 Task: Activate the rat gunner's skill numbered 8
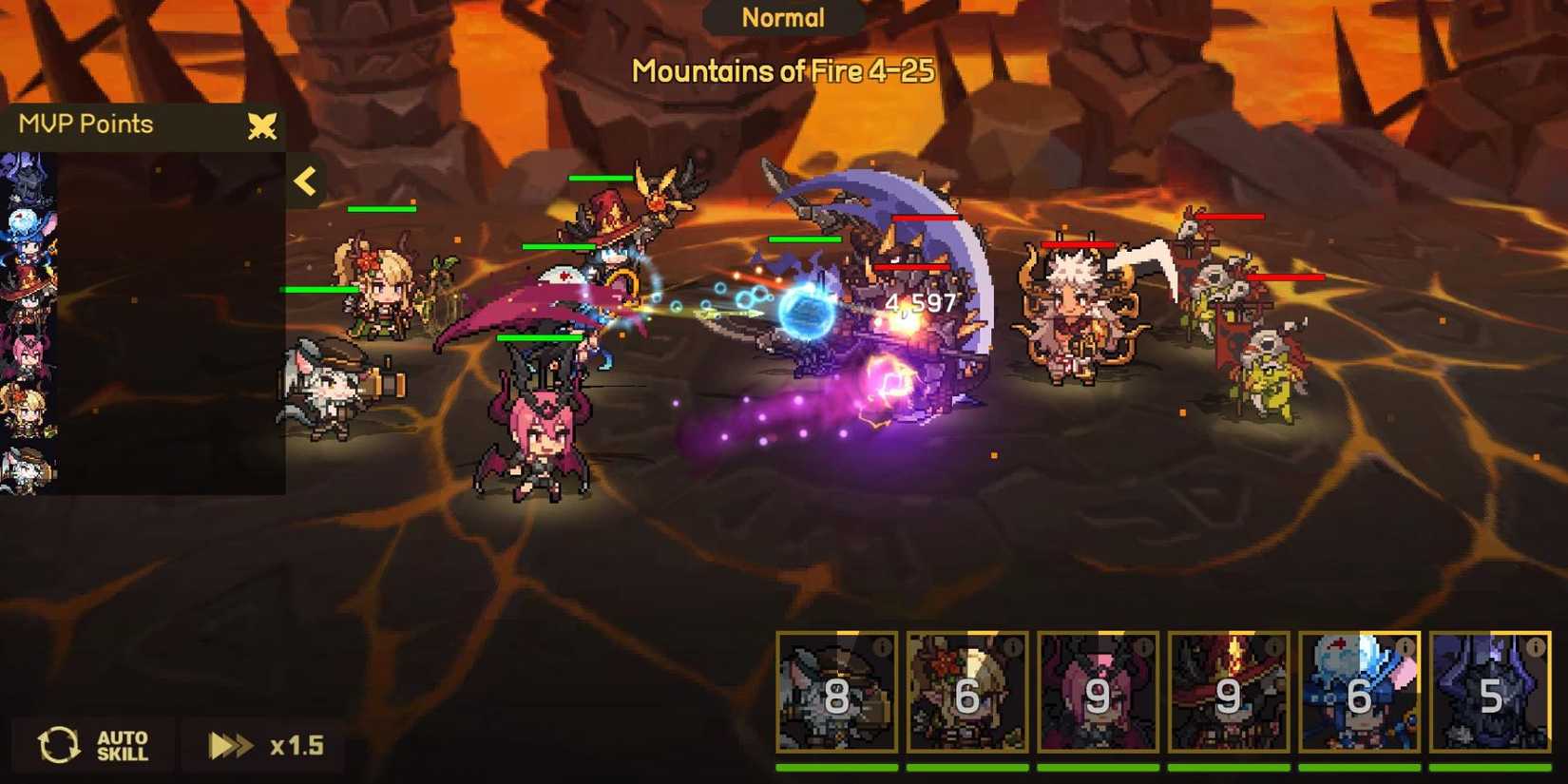click(834, 697)
